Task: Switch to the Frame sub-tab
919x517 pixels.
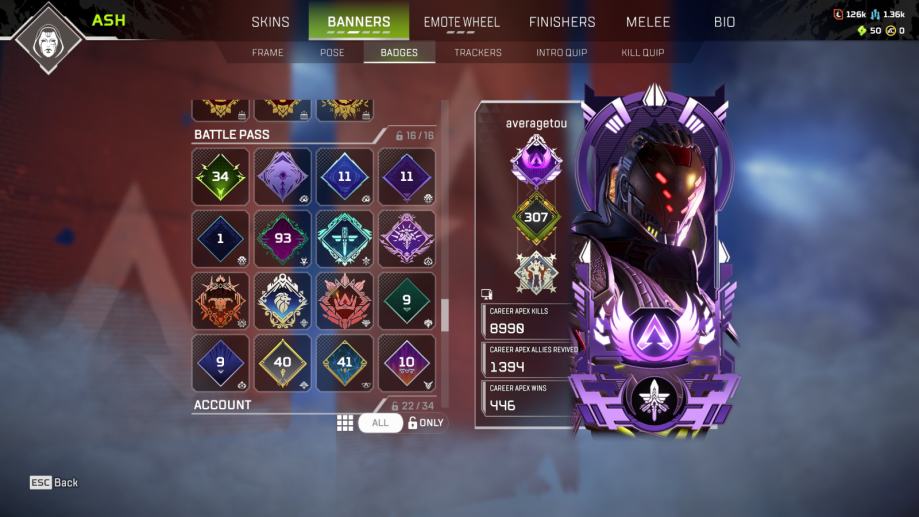Action: (267, 52)
